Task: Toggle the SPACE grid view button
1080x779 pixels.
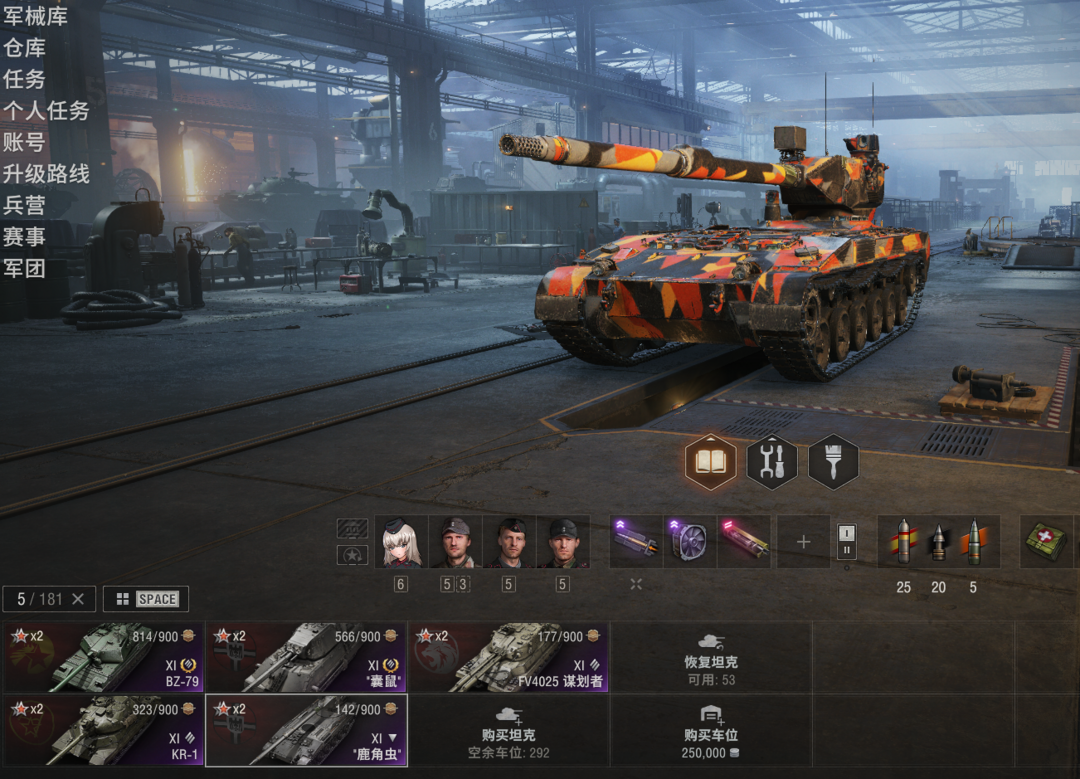Action: pyautogui.click(x=146, y=599)
